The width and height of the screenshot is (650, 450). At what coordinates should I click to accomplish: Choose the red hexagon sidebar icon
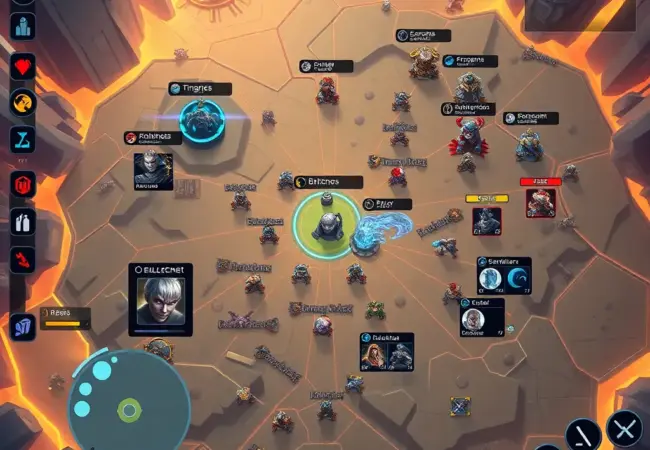tap(22, 185)
